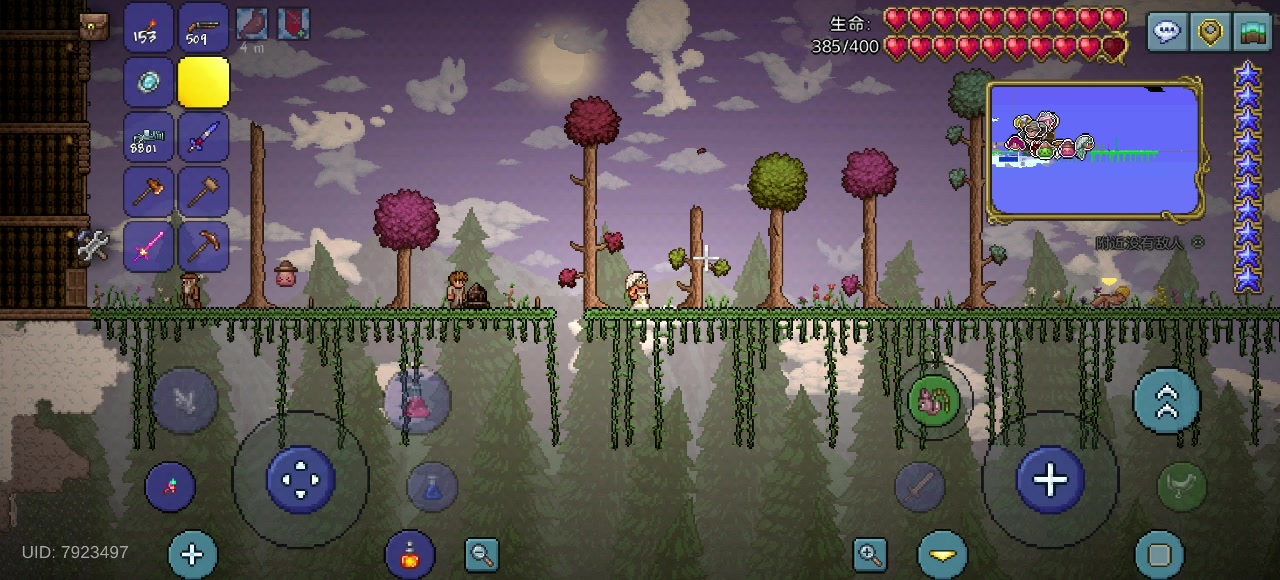Select the red and blue sword slot
The height and width of the screenshot is (580, 1280).
203,137
